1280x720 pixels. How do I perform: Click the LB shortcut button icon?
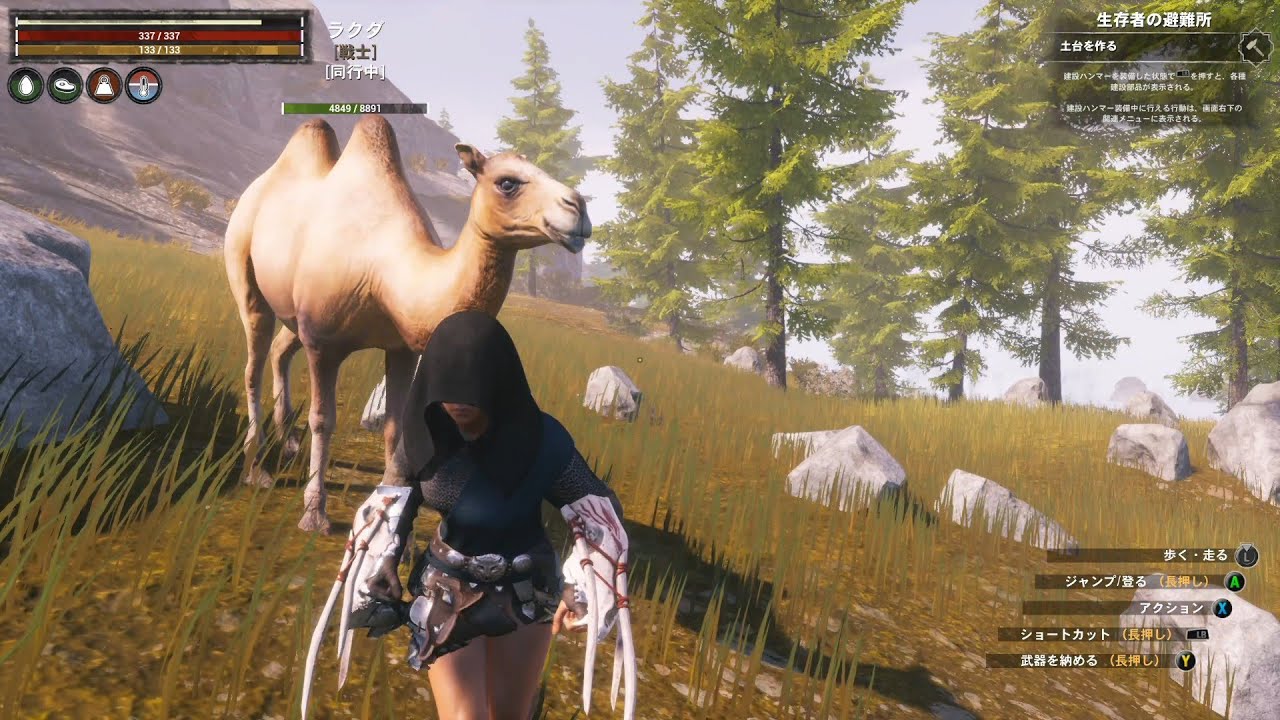pos(1197,635)
